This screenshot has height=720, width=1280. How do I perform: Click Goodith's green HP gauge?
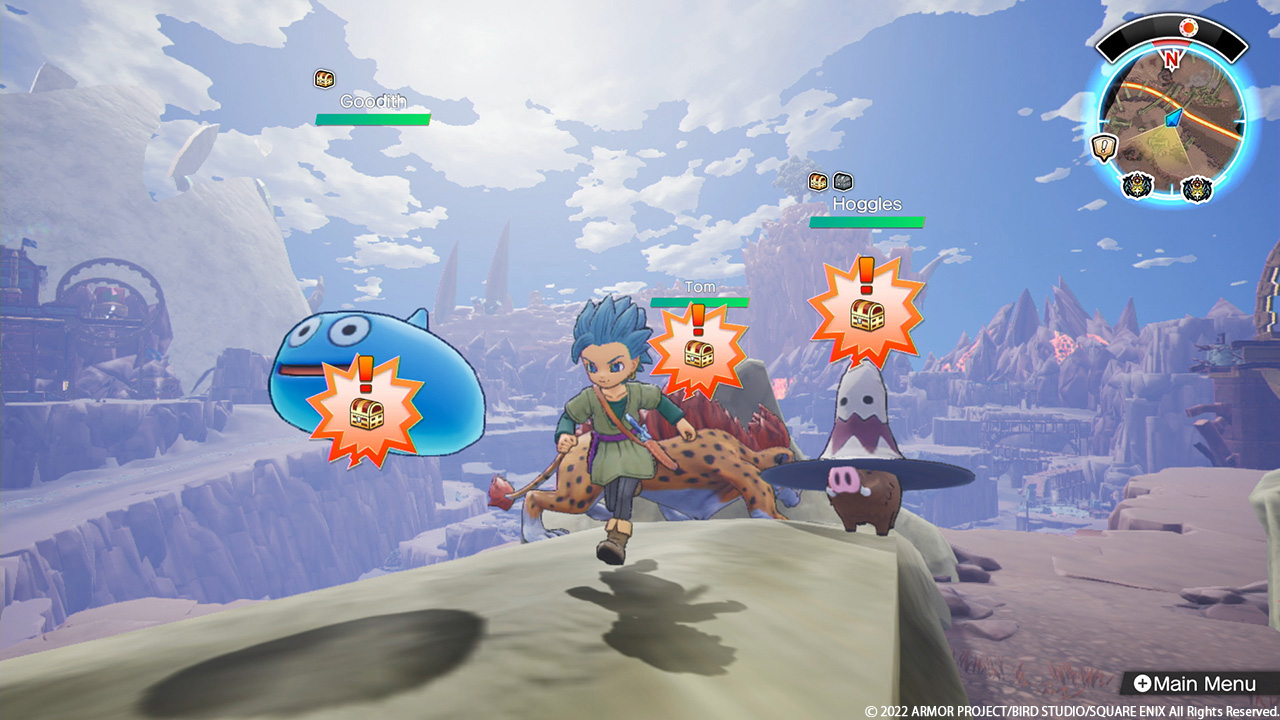pos(374,118)
